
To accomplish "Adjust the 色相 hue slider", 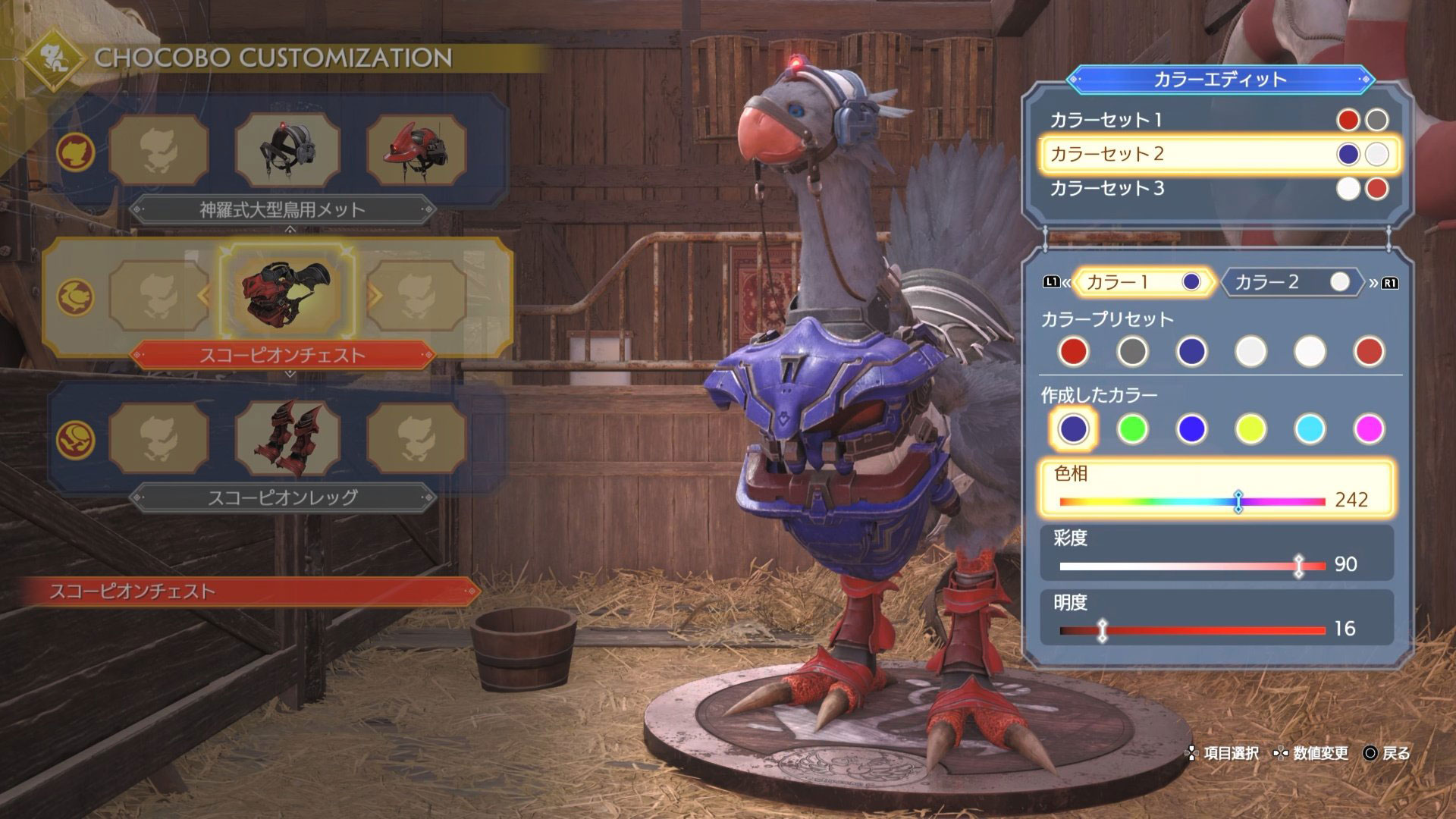I will (x=1238, y=501).
